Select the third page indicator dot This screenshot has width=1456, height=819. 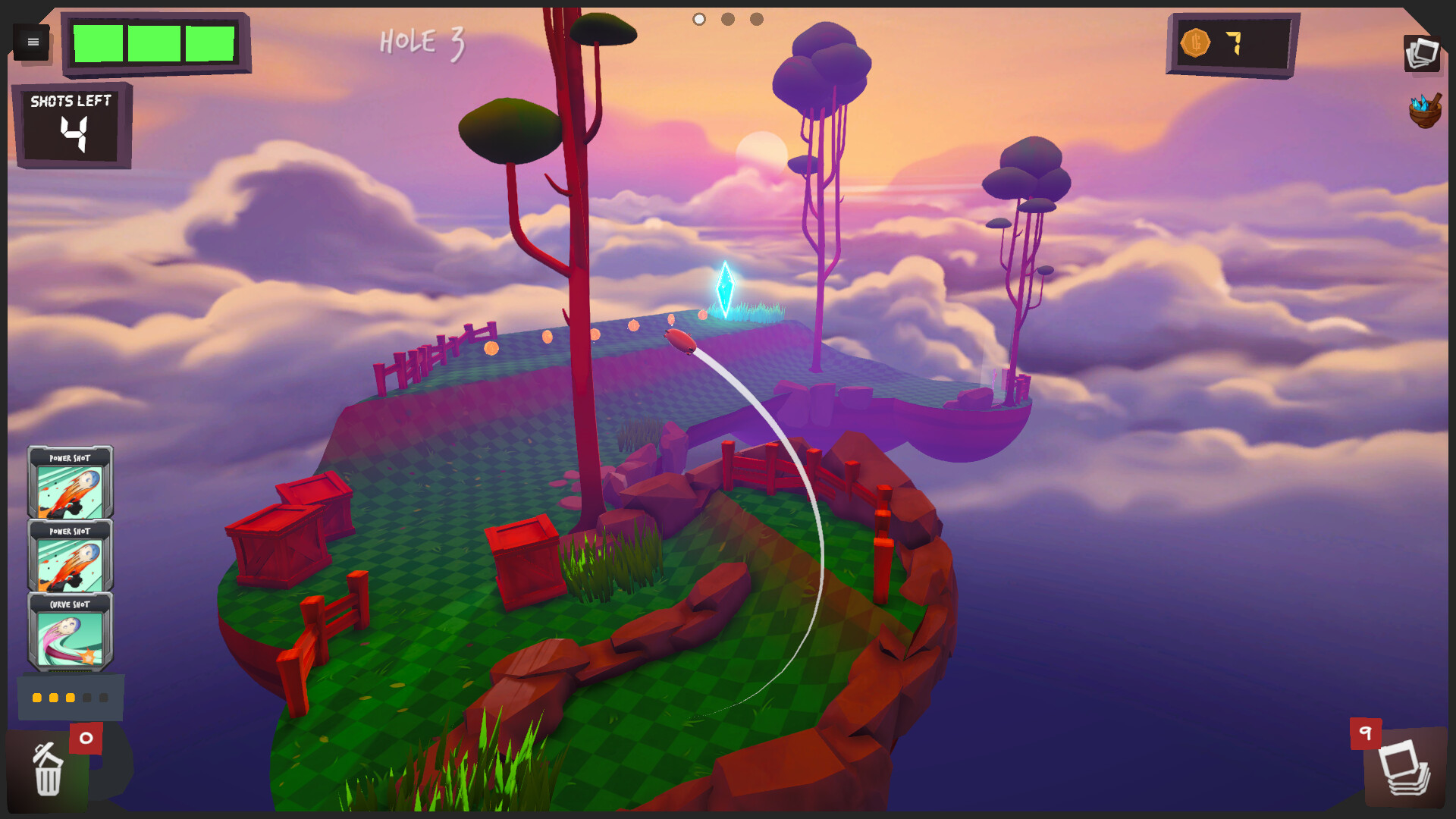click(756, 19)
